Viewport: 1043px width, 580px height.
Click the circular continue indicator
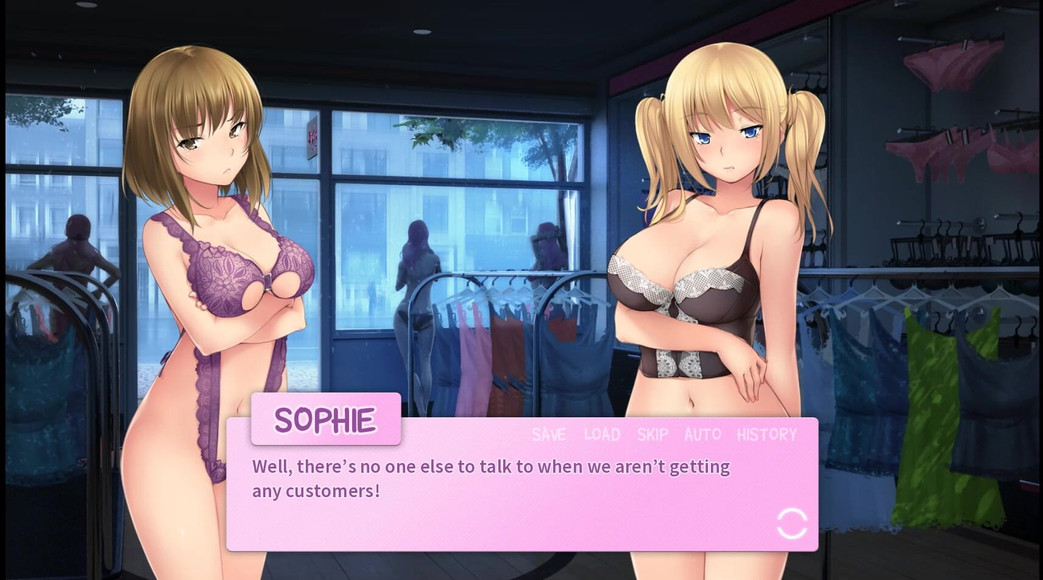tap(792, 523)
